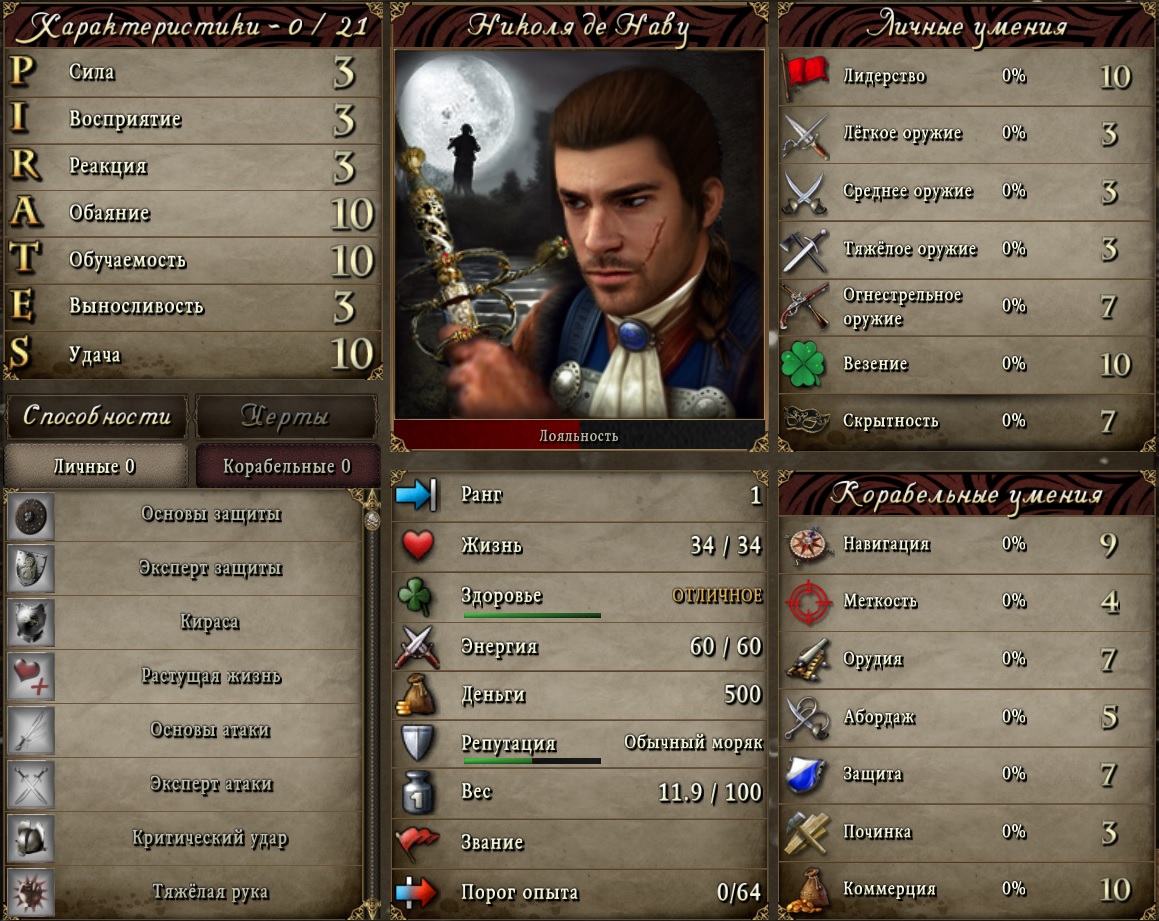Select the Личные 0 sub-tab
The width and height of the screenshot is (1159, 921).
[x=95, y=466]
